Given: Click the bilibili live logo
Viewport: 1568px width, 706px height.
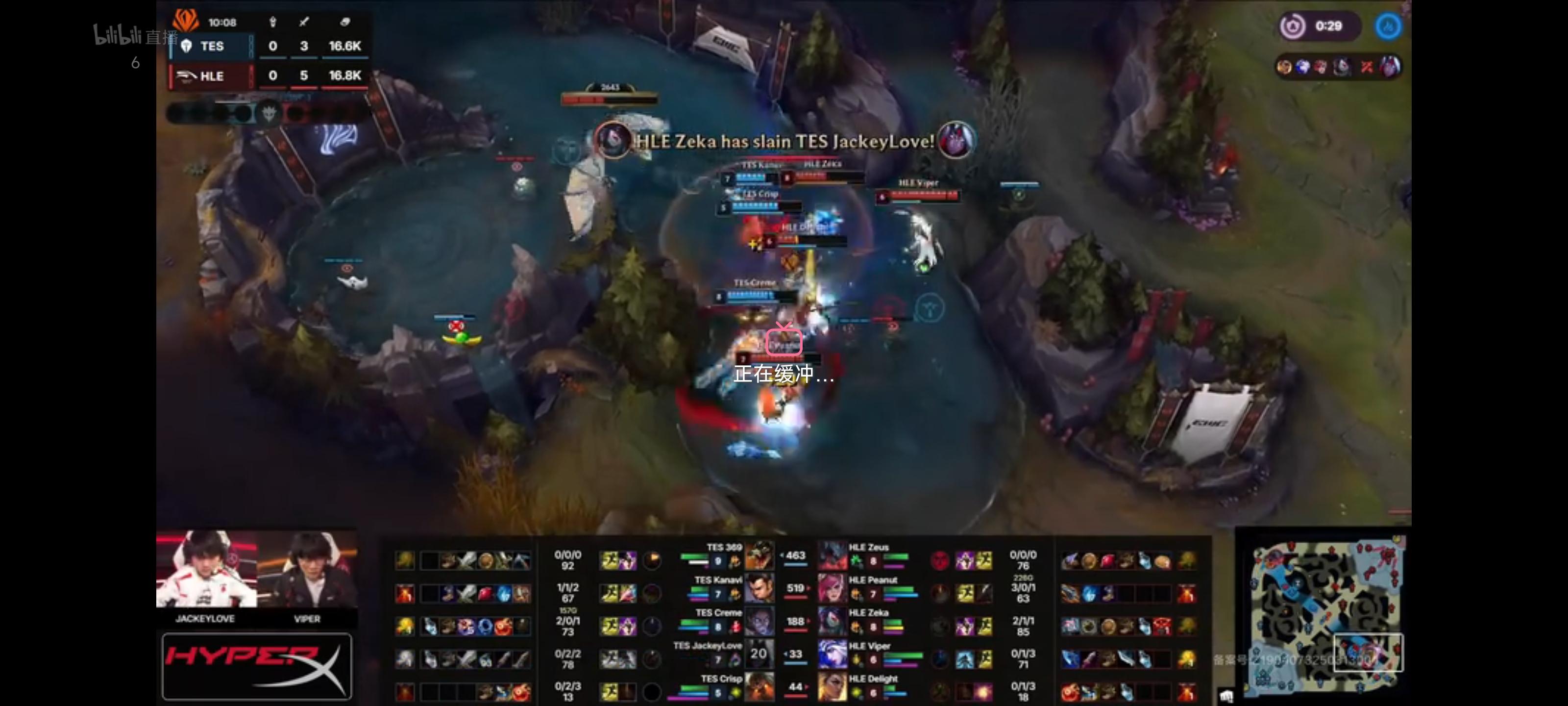Looking at the screenshot, I should pyautogui.click(x=134, y=37).
